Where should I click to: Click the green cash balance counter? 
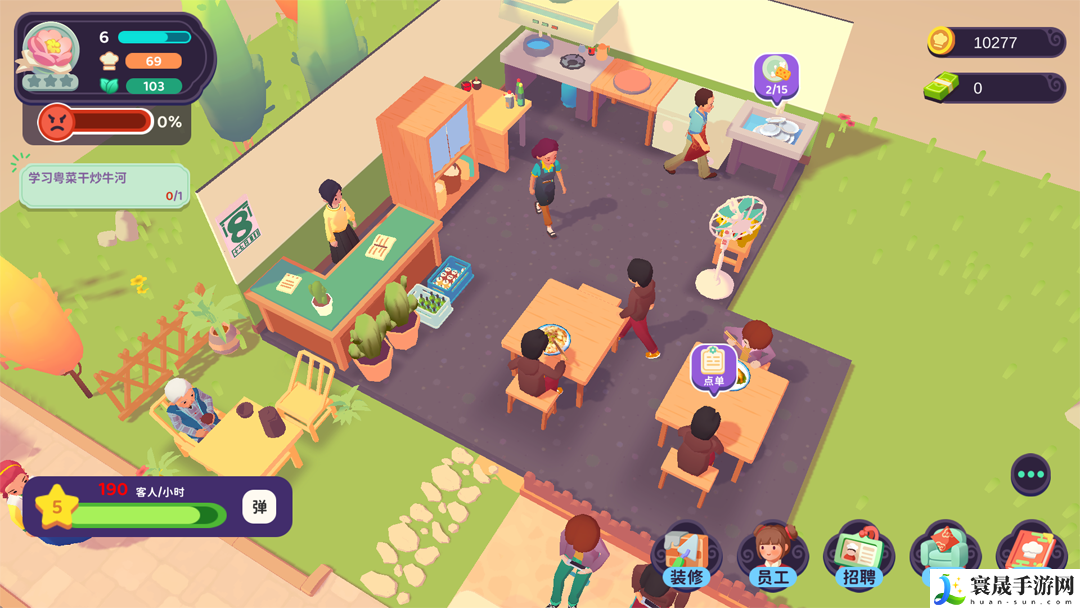(x=995, y=88)
